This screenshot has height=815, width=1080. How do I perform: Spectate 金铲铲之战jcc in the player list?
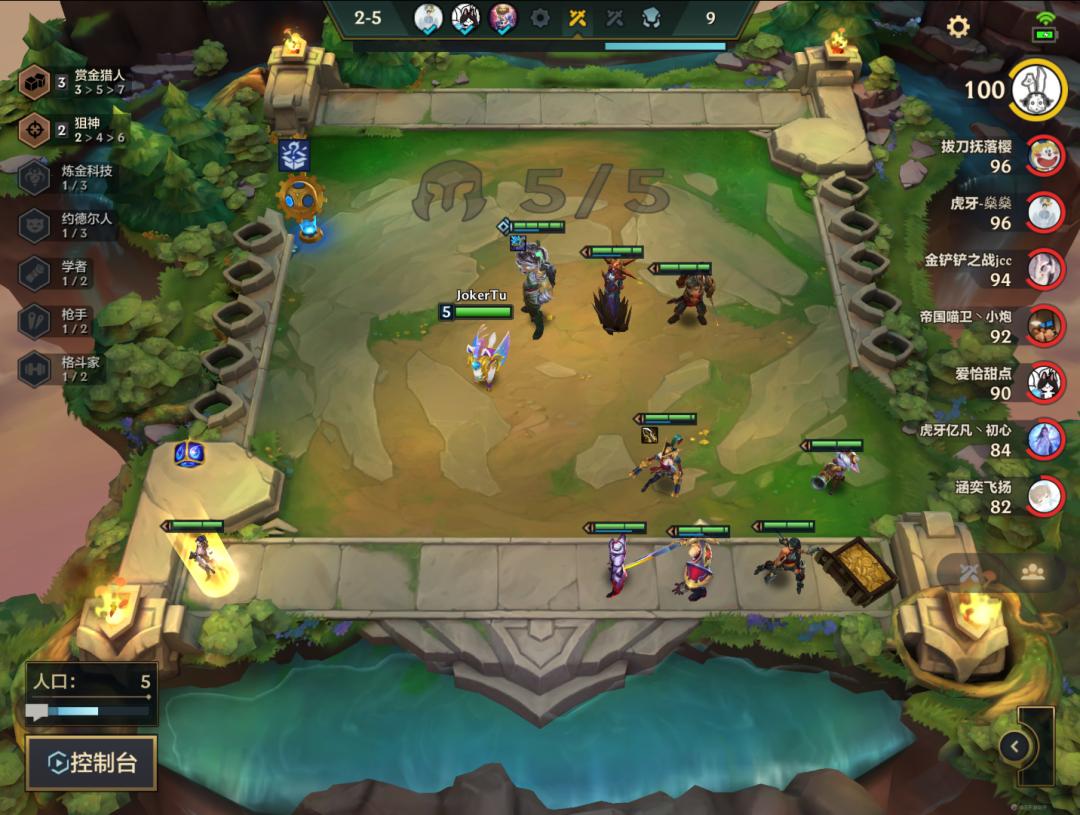click(1045, 268)
